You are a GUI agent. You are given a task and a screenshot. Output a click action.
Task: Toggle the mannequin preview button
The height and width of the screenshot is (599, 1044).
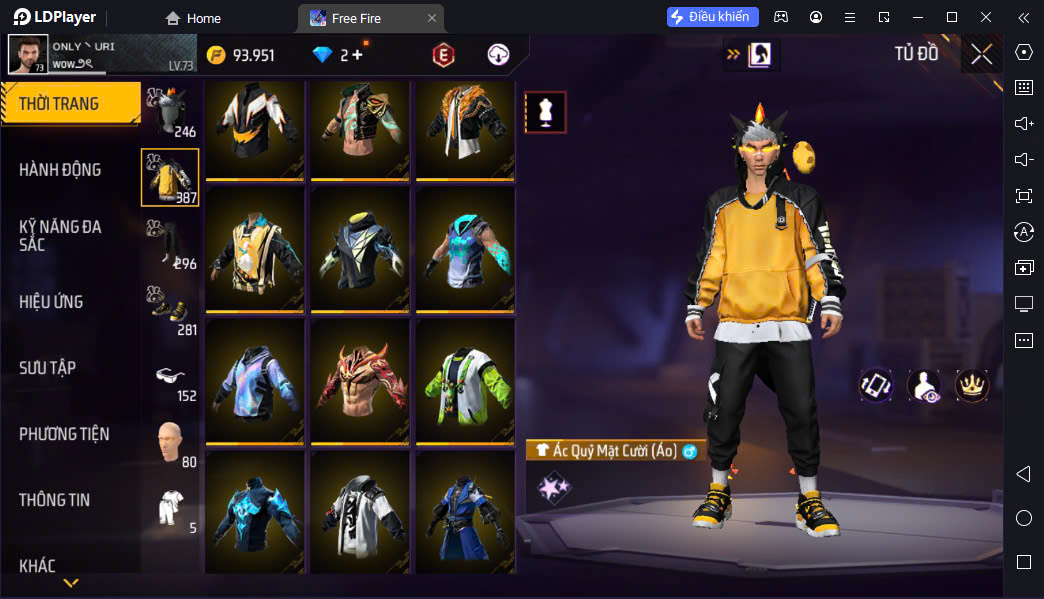tap(545, 112)
